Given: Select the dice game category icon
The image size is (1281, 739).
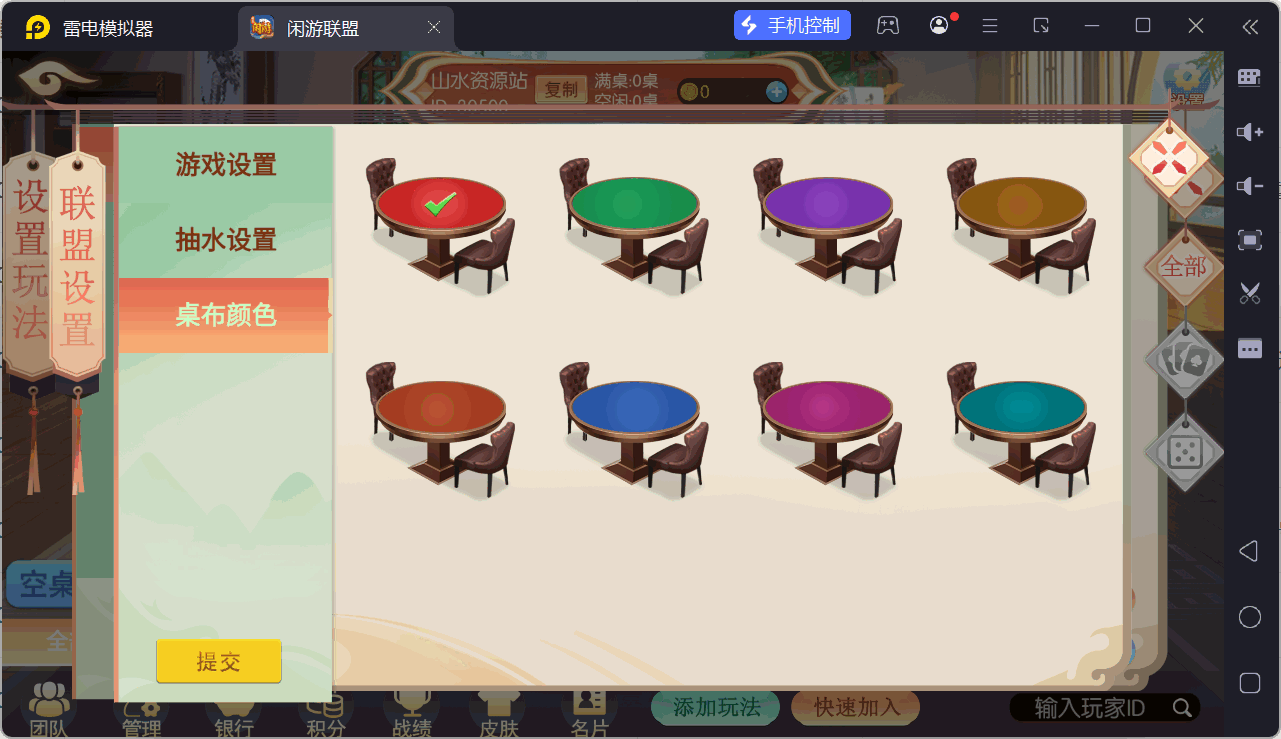Looking at the screenshot, I should click(1183, 453).
